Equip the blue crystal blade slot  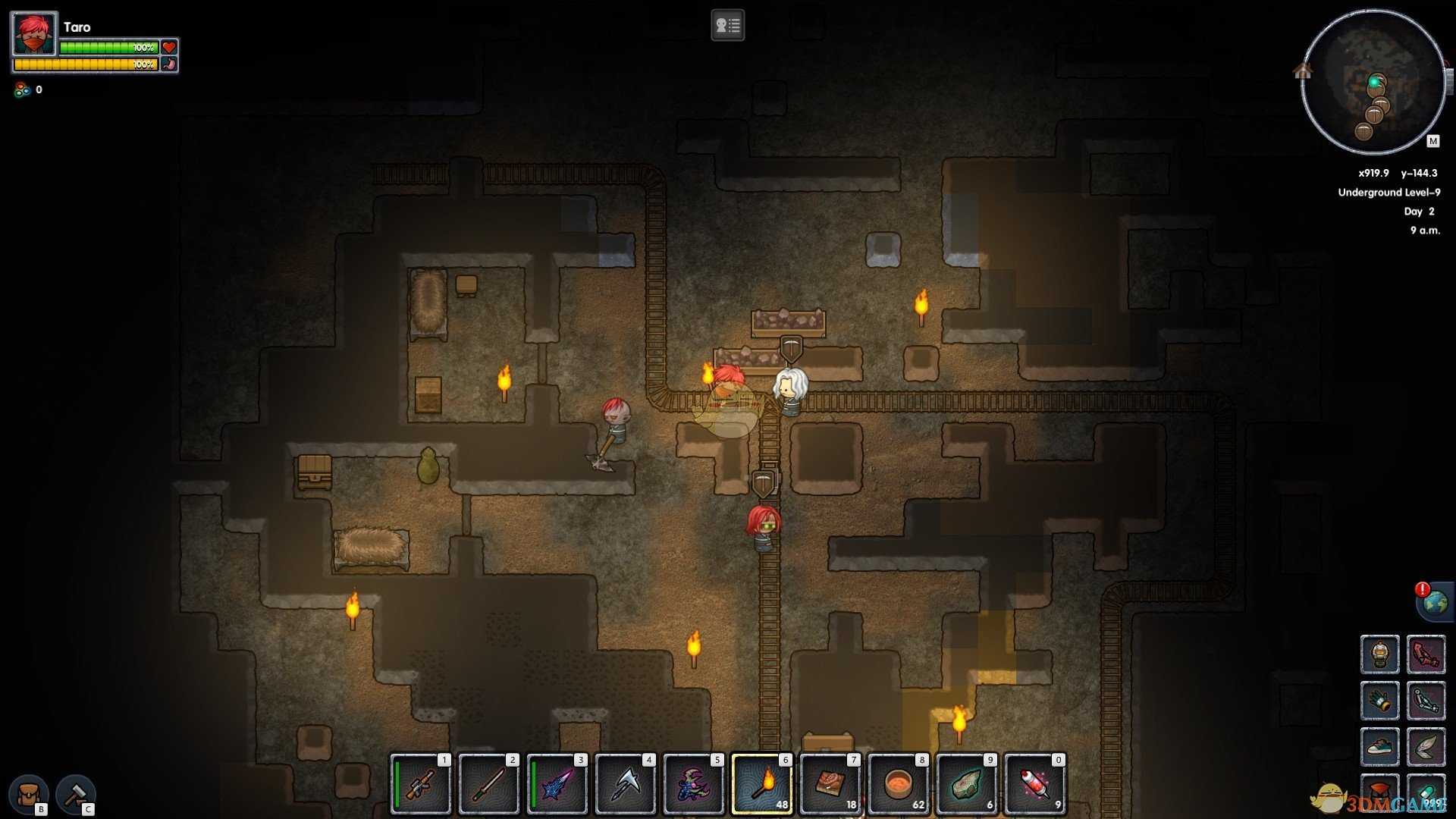coord(557,784)
